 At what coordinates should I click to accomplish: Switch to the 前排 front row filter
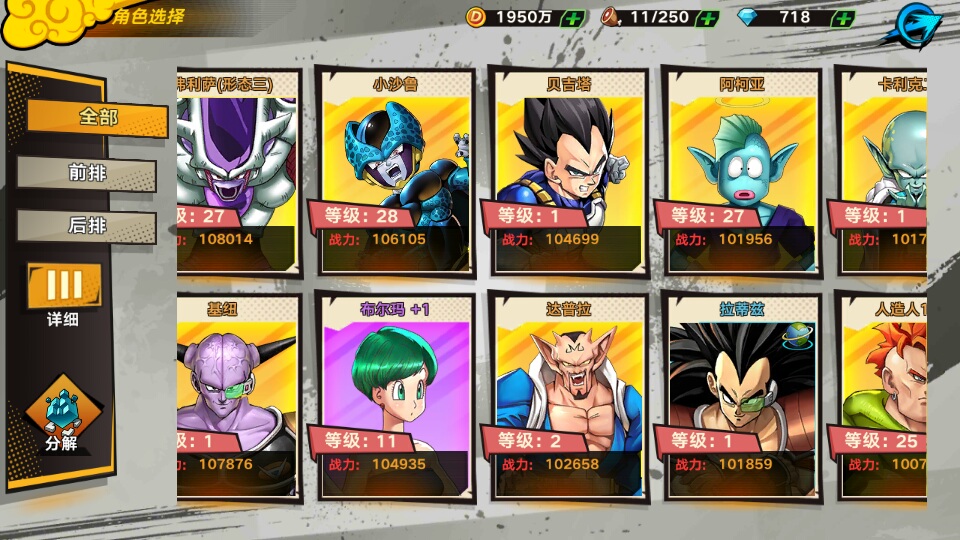pyautogui.click(x=87, y=173)
